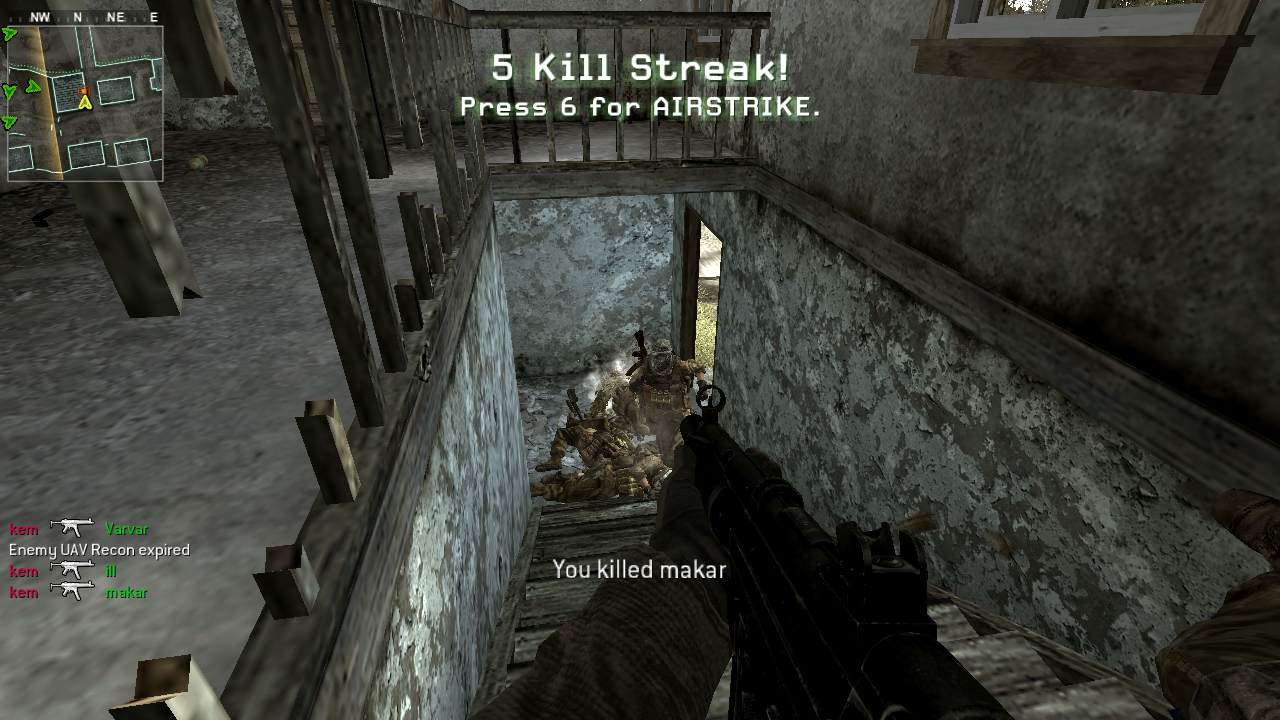Click the MP5 icon in makar's killfeed row
The width and height of the screenshot is (1280, 720).
(x=72, y=591)
